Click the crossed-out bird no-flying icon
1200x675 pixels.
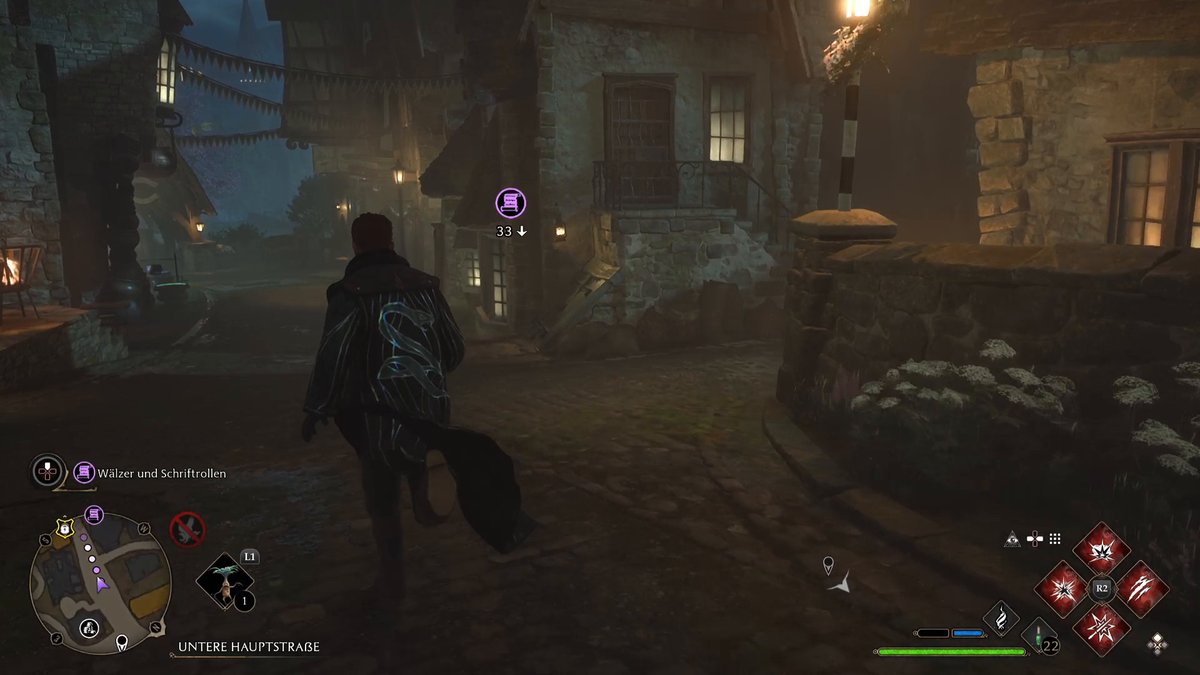(x=187, y=528)
